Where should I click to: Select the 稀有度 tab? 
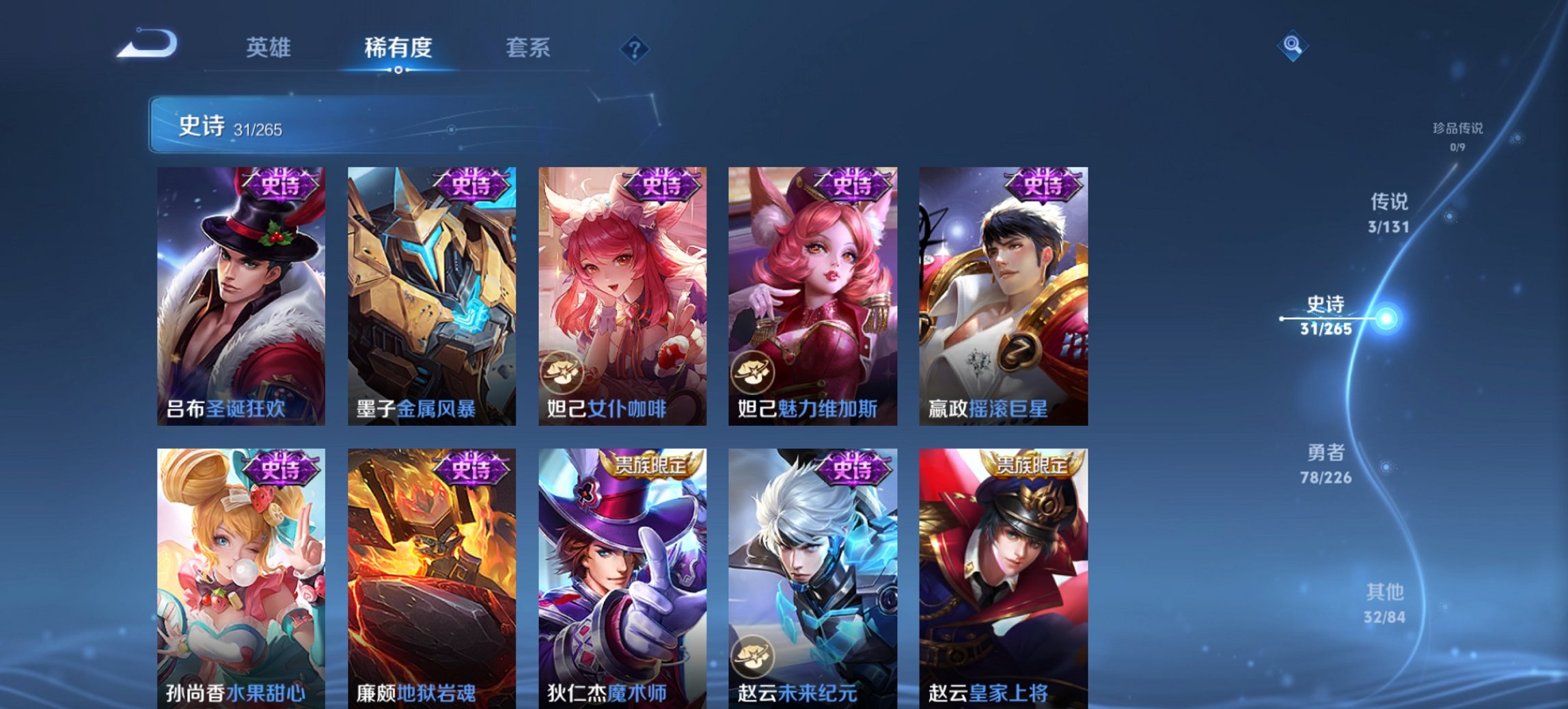coord(397,48)
